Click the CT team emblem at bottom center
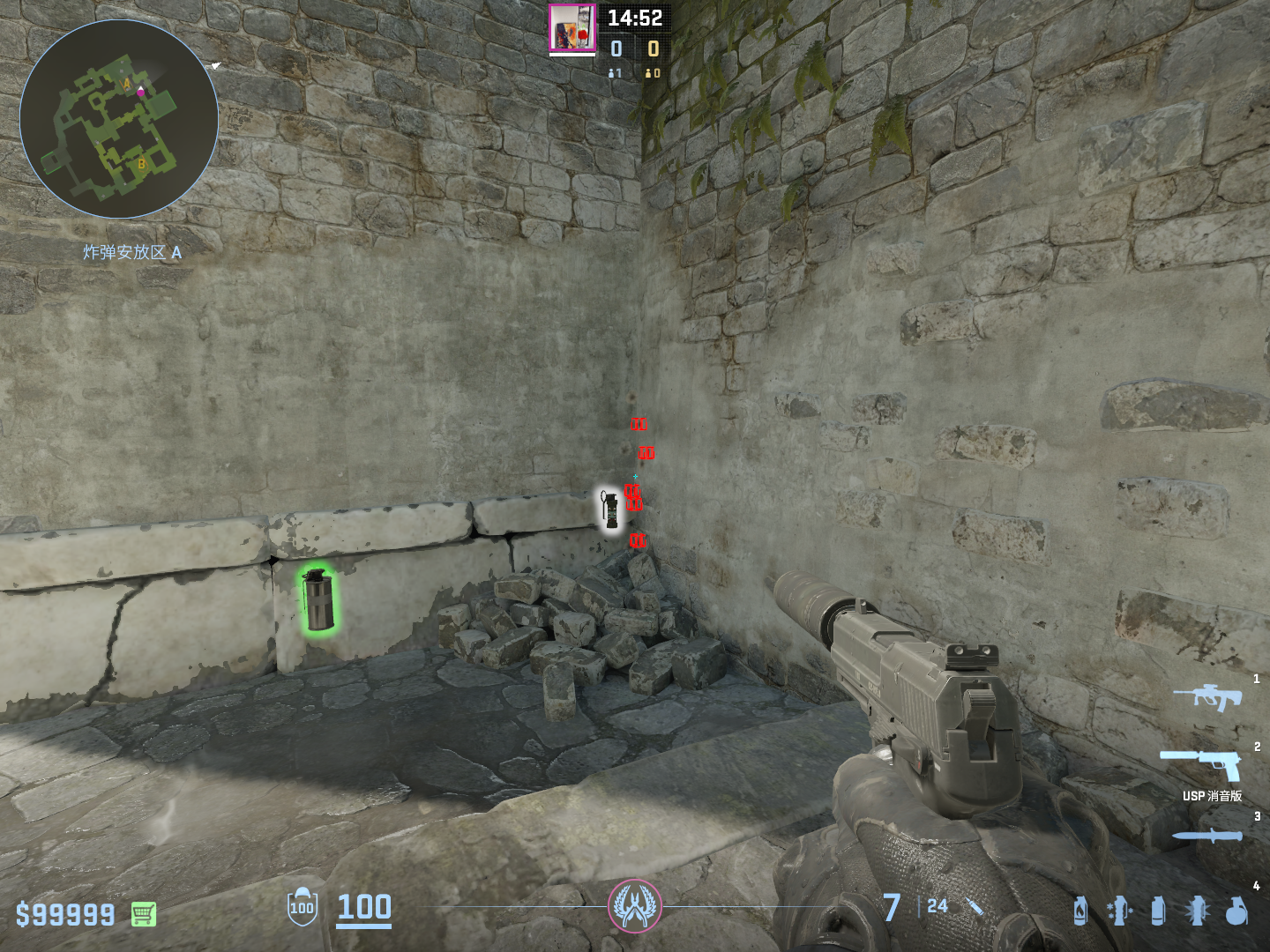The height and width of the screenshot is (952, 1270). coord(634,905)
